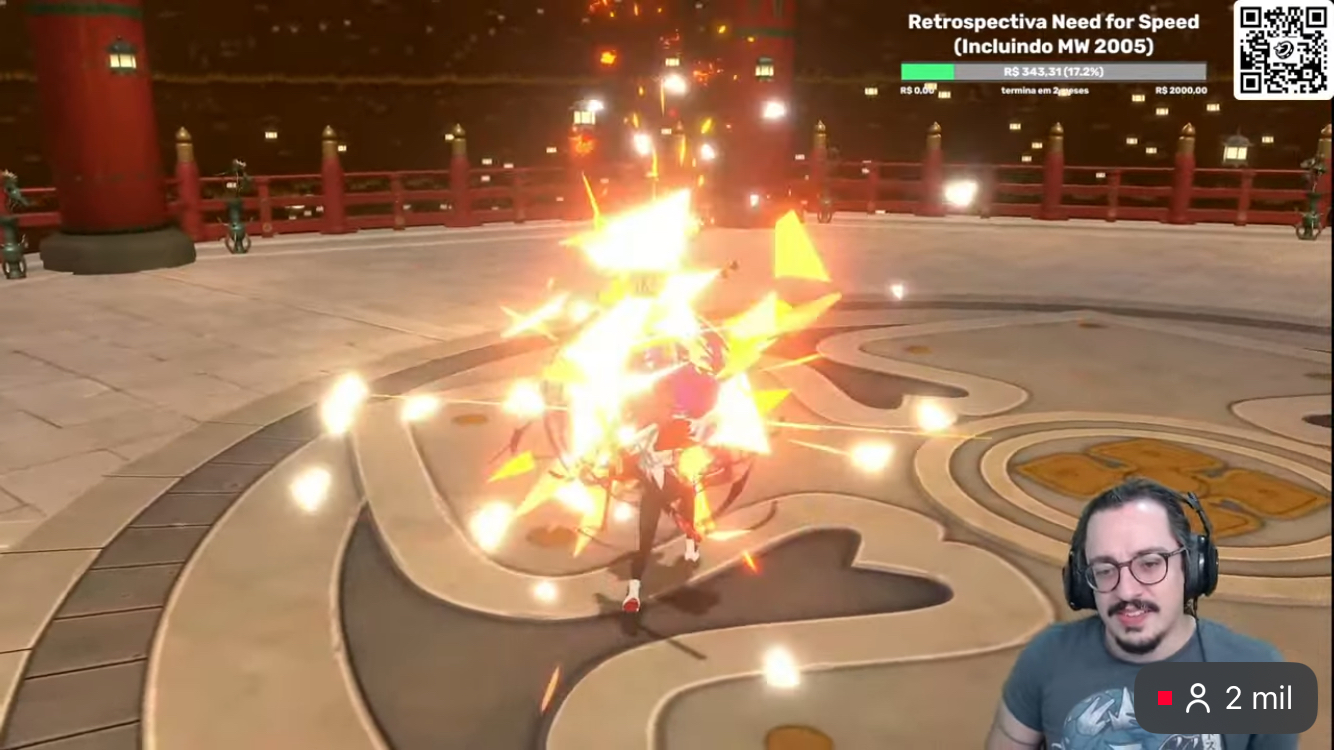Tap the live viewer count badge

[x=1225, y=698]
